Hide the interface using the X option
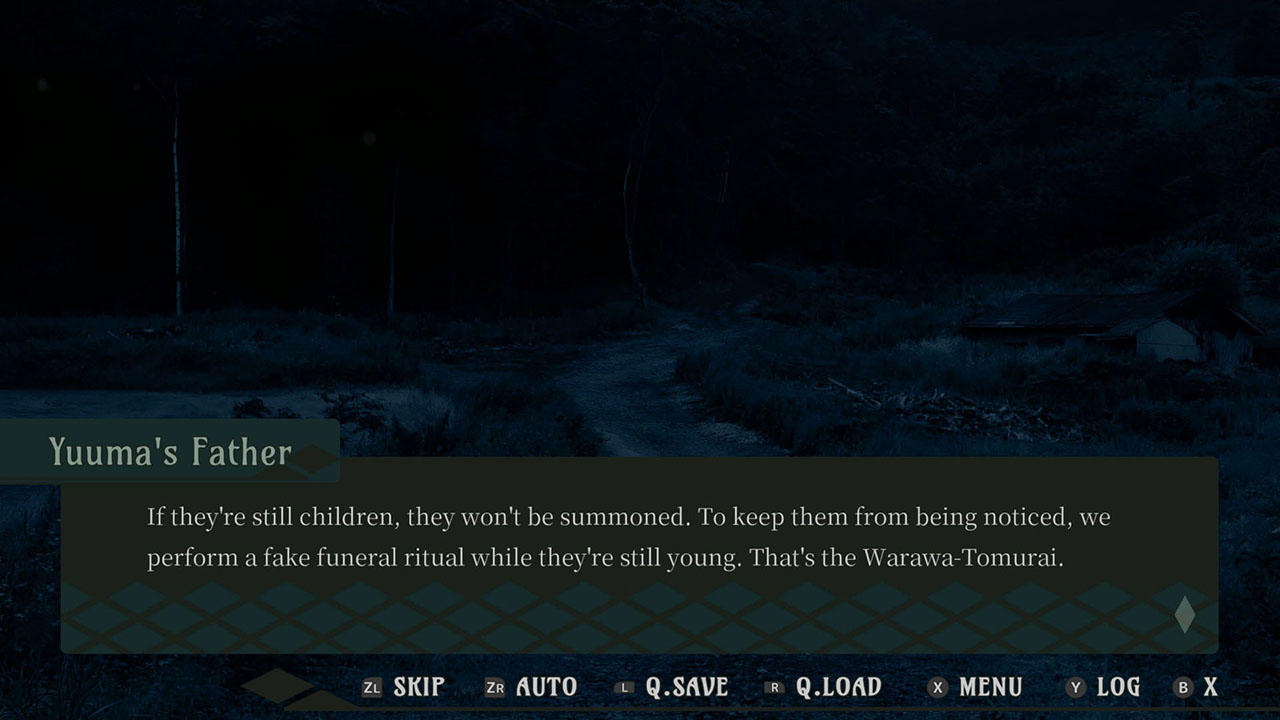The width and height of the screenshot is (1280, 720). click(1210, 687)
